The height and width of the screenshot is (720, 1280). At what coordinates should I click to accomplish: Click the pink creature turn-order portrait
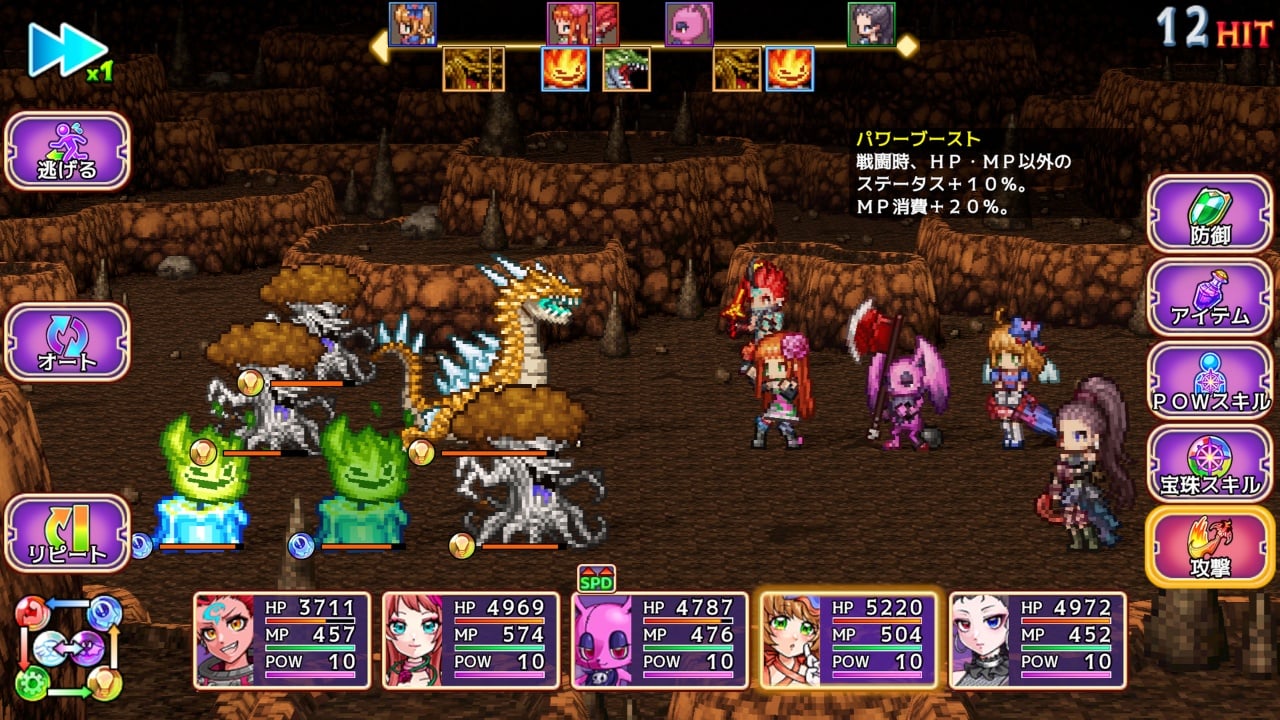tap(689, 24)
